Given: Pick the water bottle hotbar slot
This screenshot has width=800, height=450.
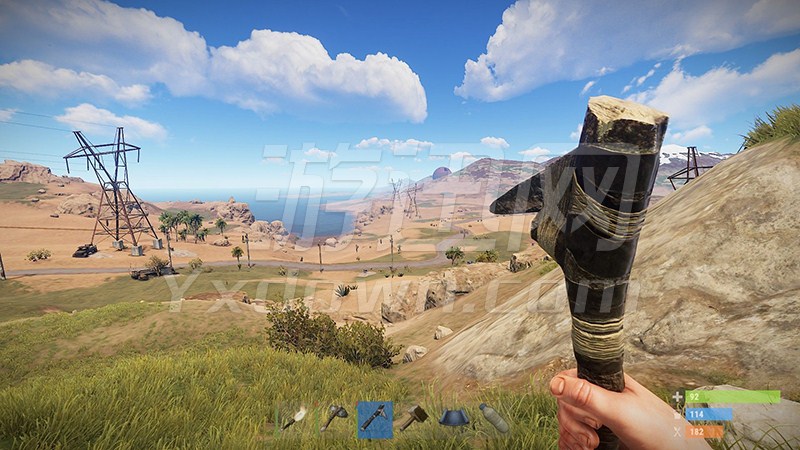Looking at the screenshot, I should (494, 418).
